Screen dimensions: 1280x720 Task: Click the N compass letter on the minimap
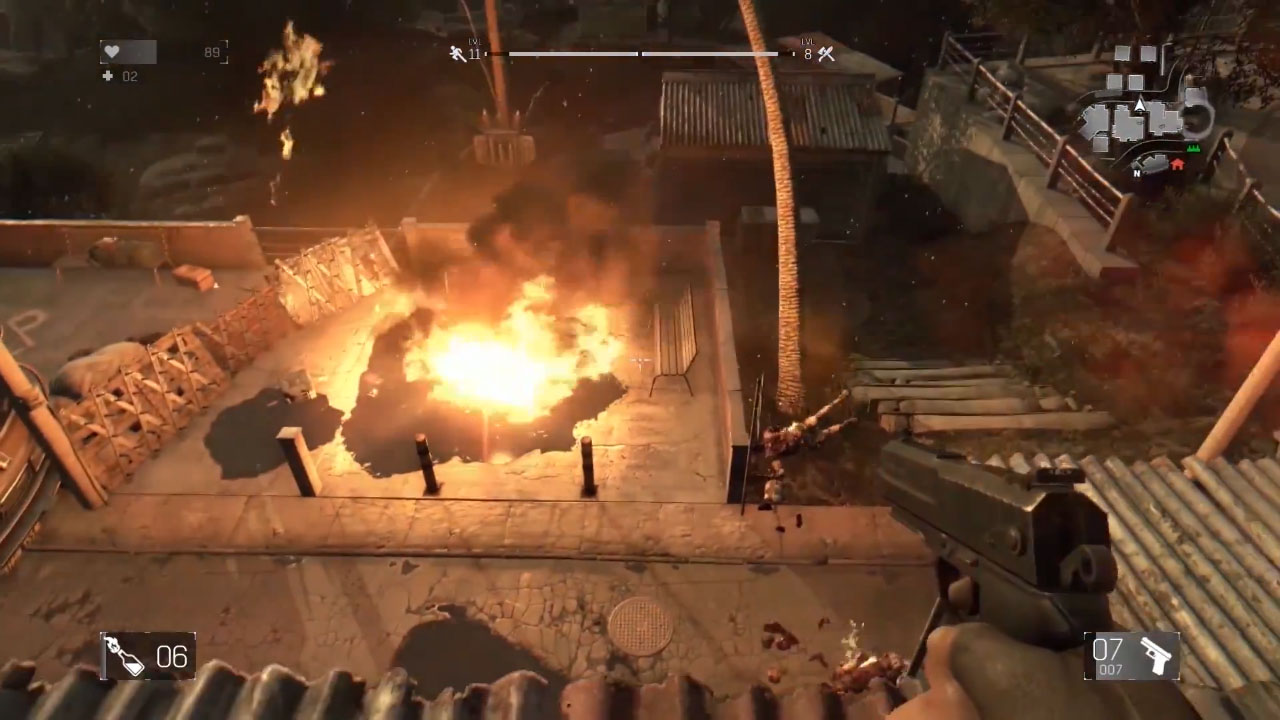[x=1137, y=173]
